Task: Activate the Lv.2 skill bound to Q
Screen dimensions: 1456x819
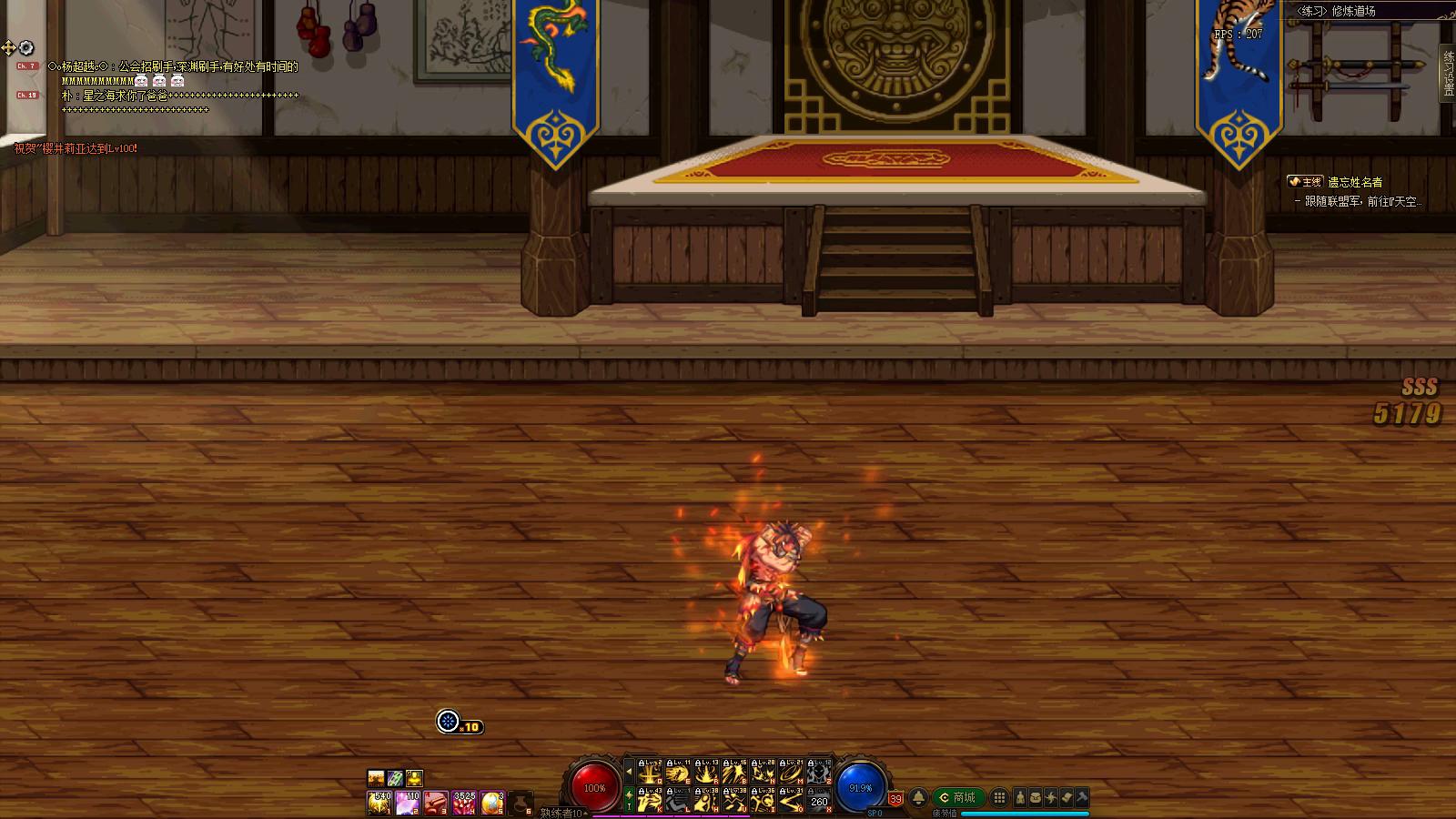Action: [x=649, y=772]
